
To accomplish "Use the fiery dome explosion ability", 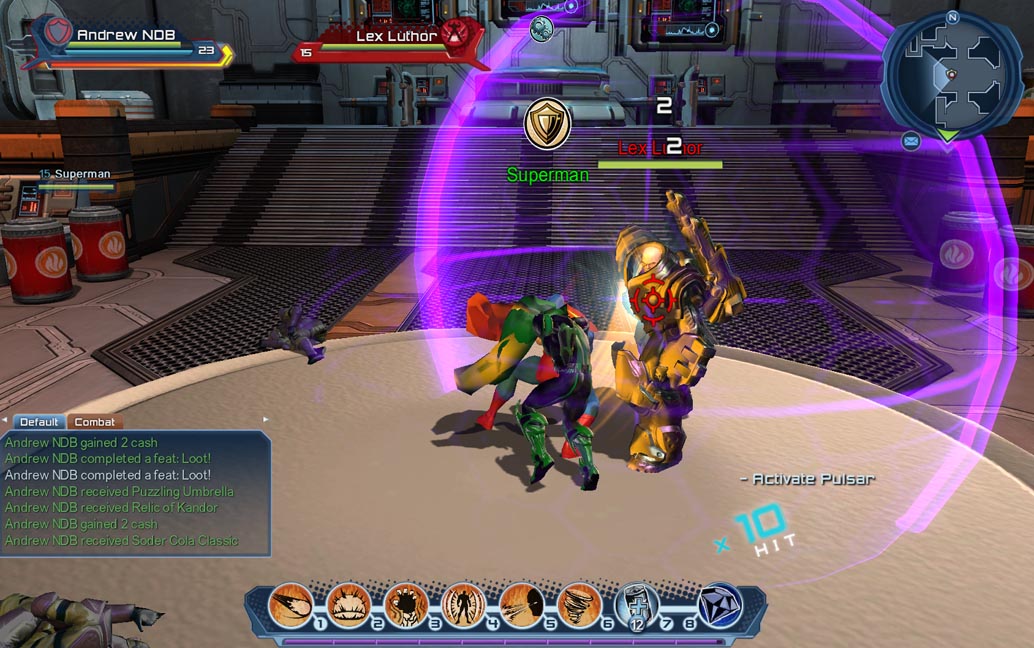I will (348, 606).
